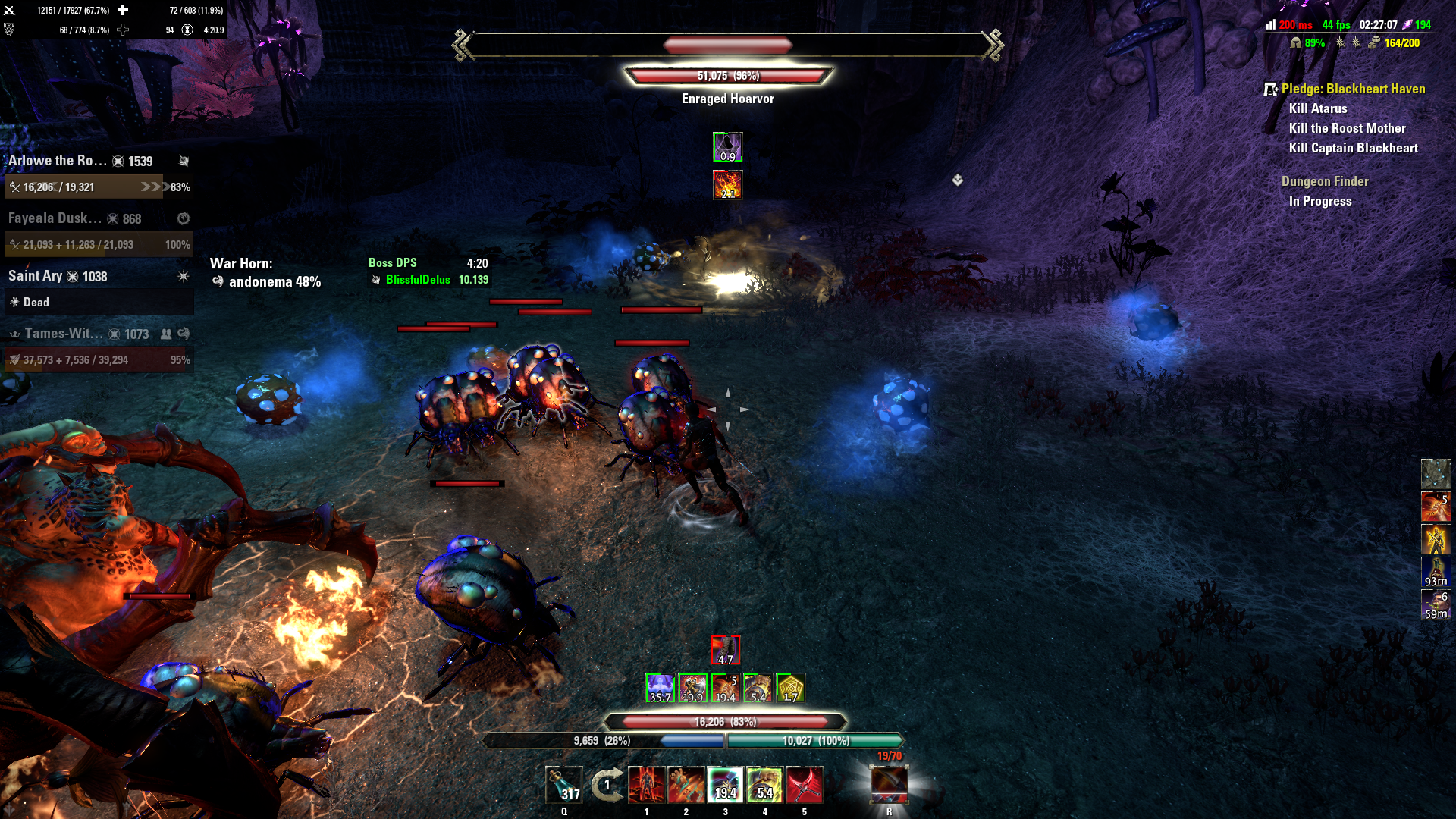Collapse the Dungeon Finder section
Image resolution: width=1456 pixels, height=819 pixels.
[1325, 181]
